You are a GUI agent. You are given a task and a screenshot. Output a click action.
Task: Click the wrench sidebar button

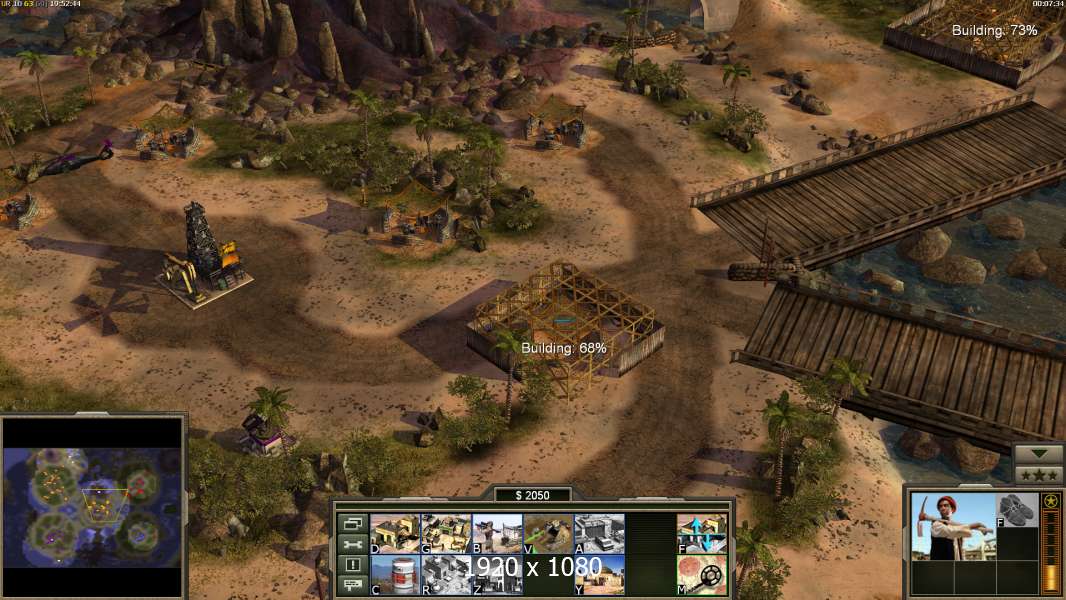(352, 544)
